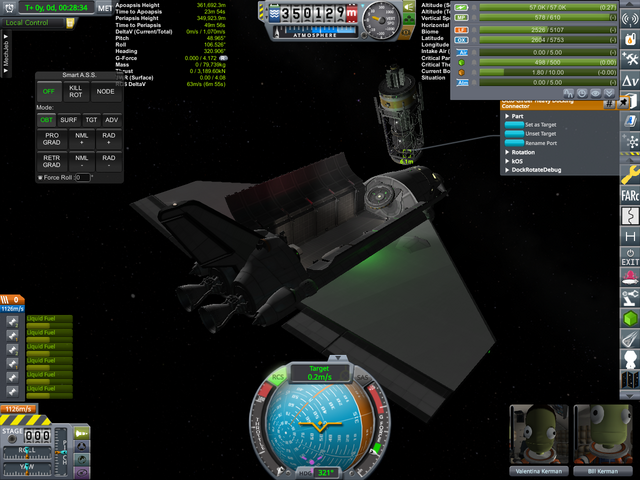Switch mode to TGT
This screenshot has height=480, width=640.
pos(91,119)
